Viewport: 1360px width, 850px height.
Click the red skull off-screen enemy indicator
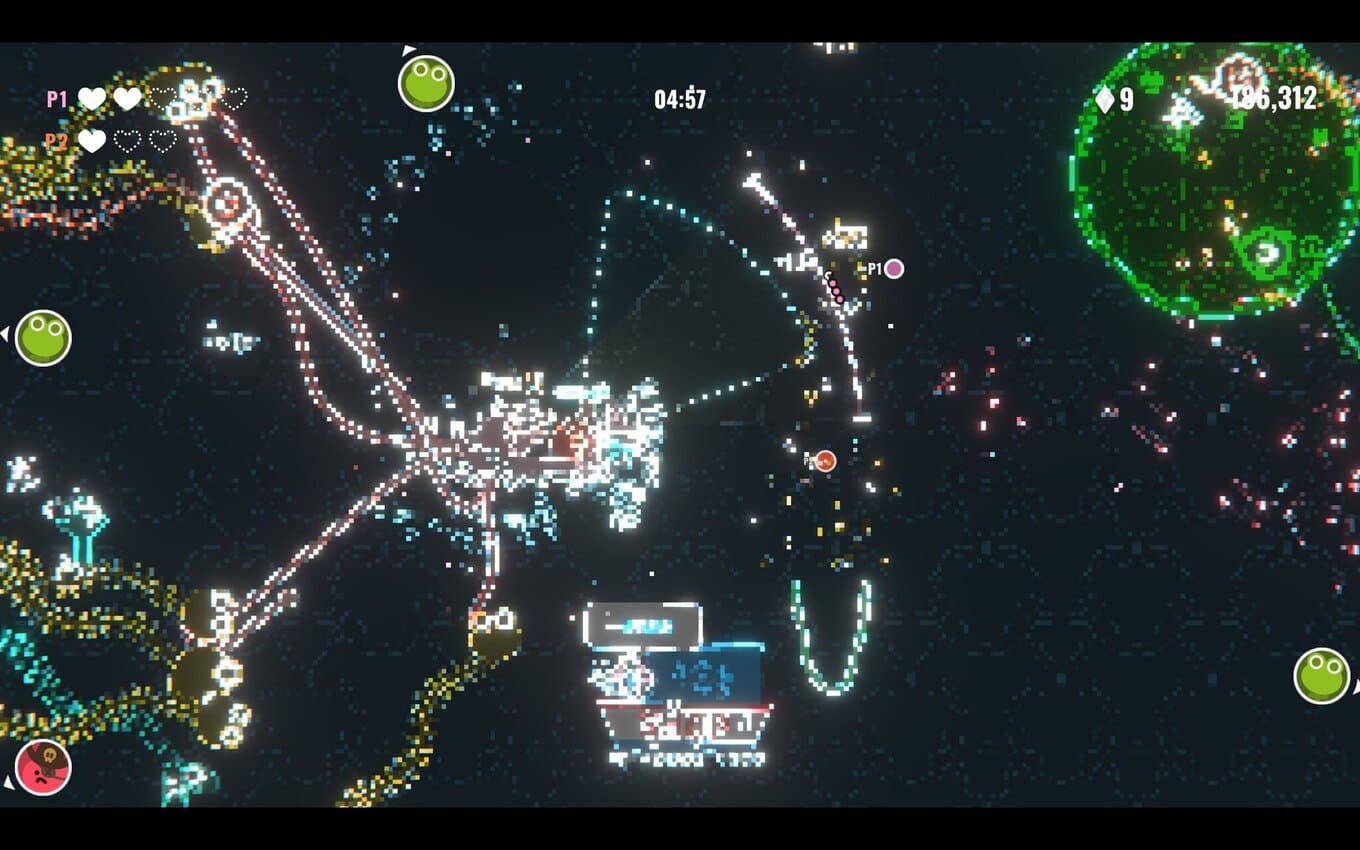click(x=43, y=767)
